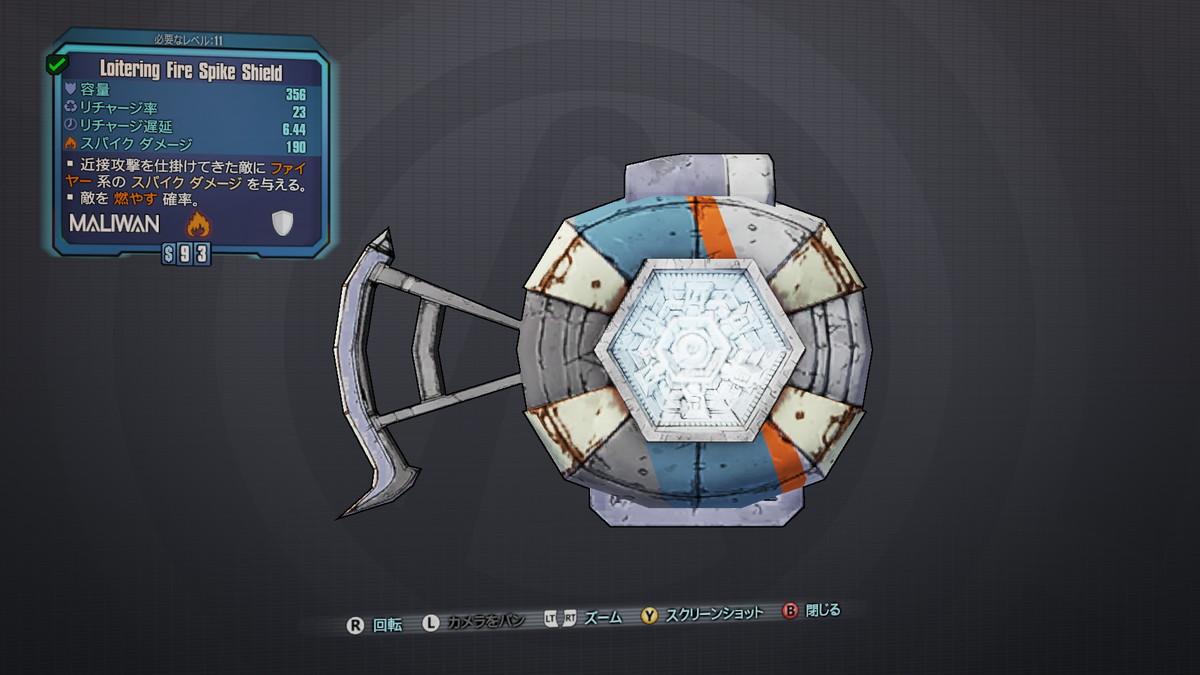Click the green equipped checkmark badge

click(x=57, y=64)
